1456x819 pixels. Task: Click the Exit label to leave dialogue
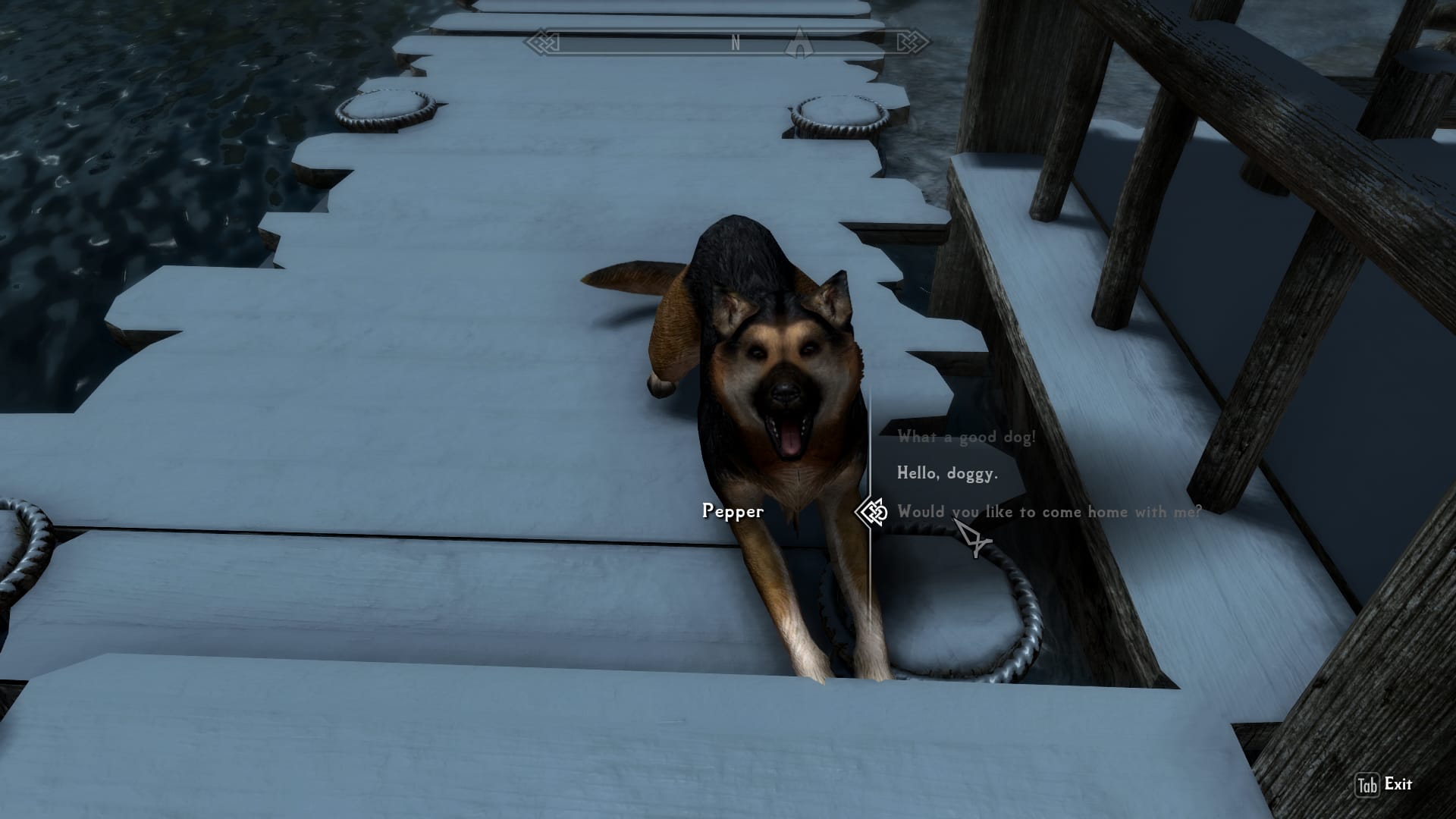[1398, 784]
